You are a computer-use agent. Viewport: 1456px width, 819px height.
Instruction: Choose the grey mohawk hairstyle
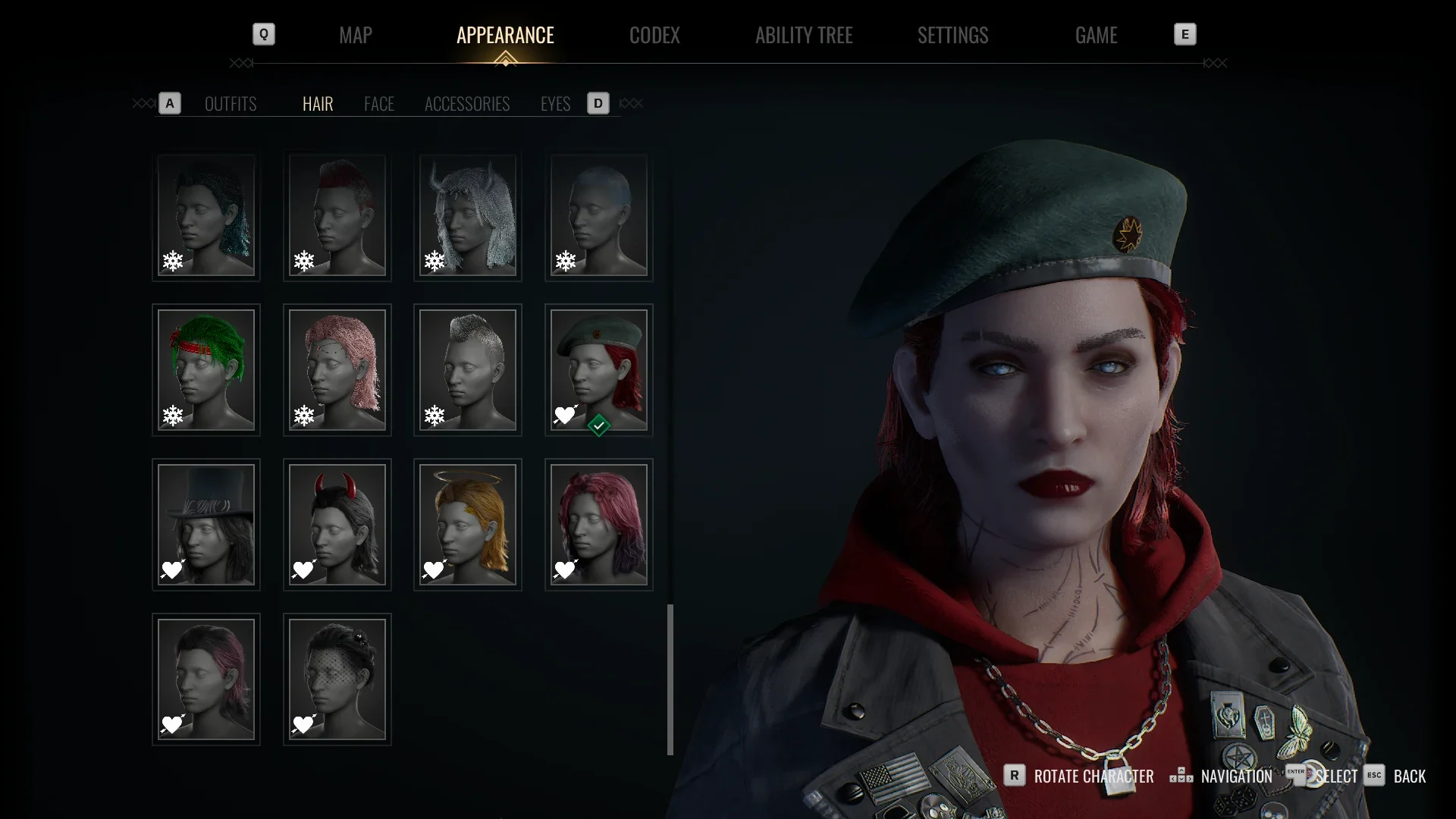click(468, 370)
